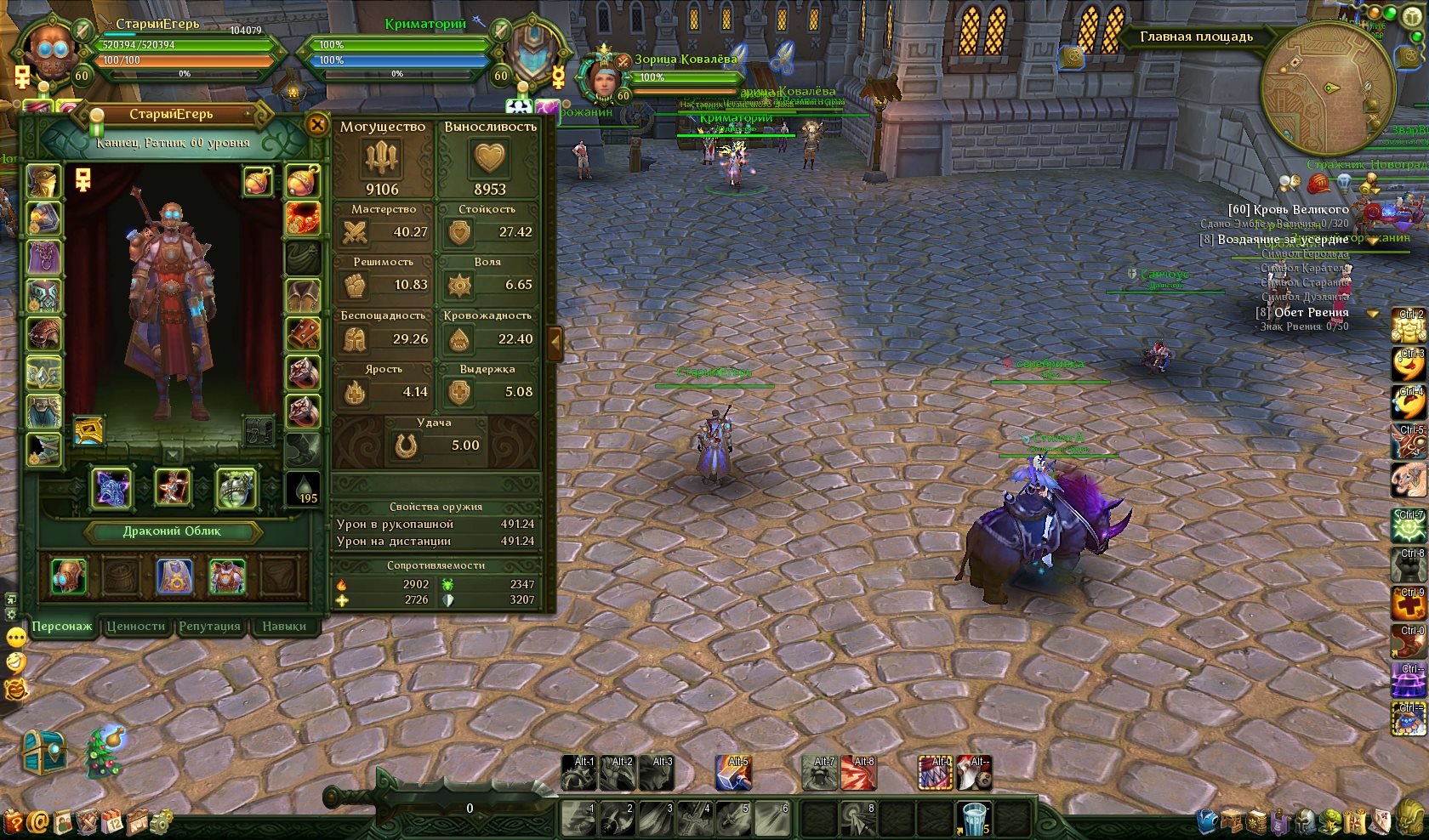Show the Навыки tab

pyautogui.click(x=284, y=627)
